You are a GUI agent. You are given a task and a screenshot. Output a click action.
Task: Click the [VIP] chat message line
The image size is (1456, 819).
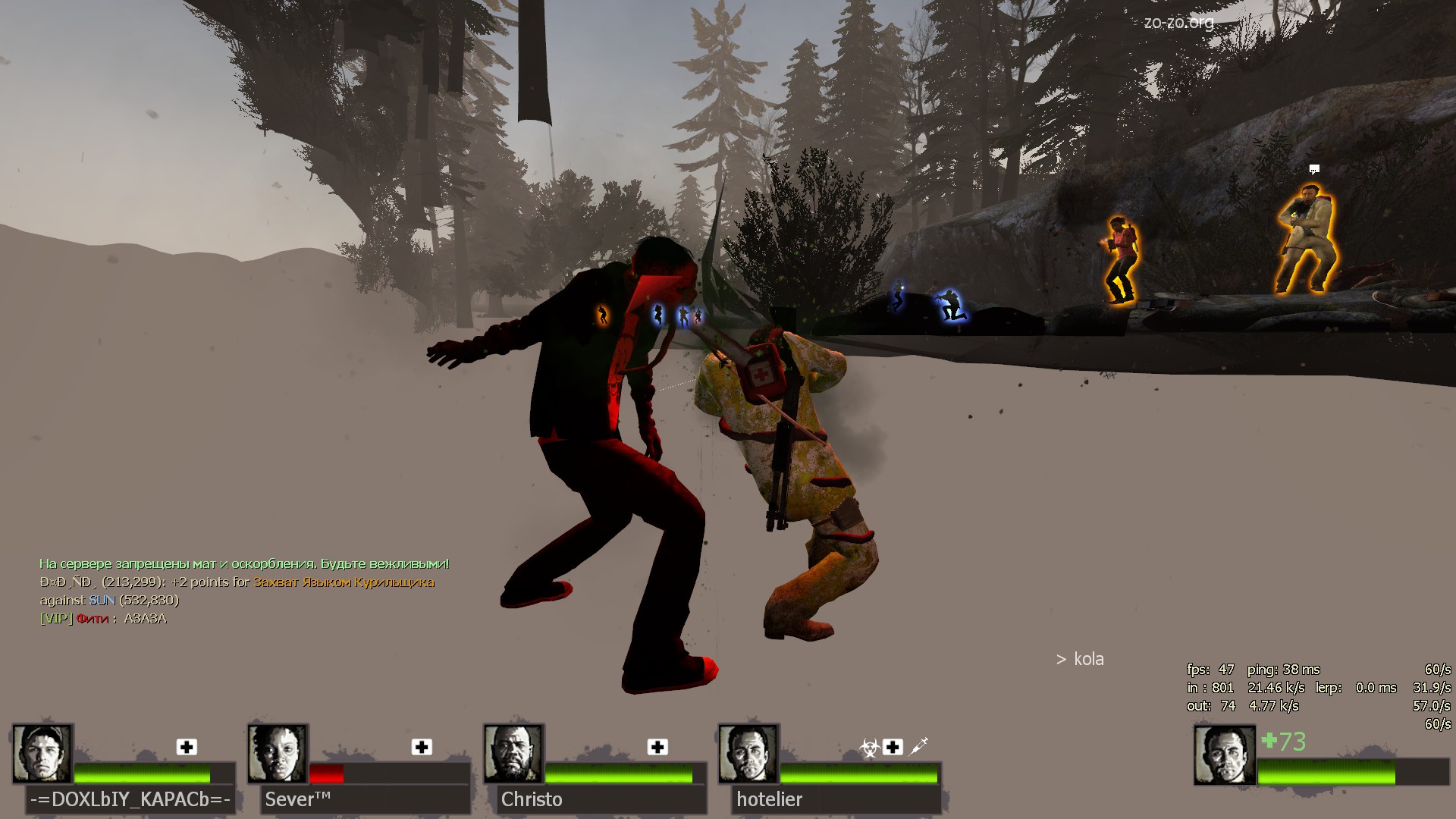[103, 618]
